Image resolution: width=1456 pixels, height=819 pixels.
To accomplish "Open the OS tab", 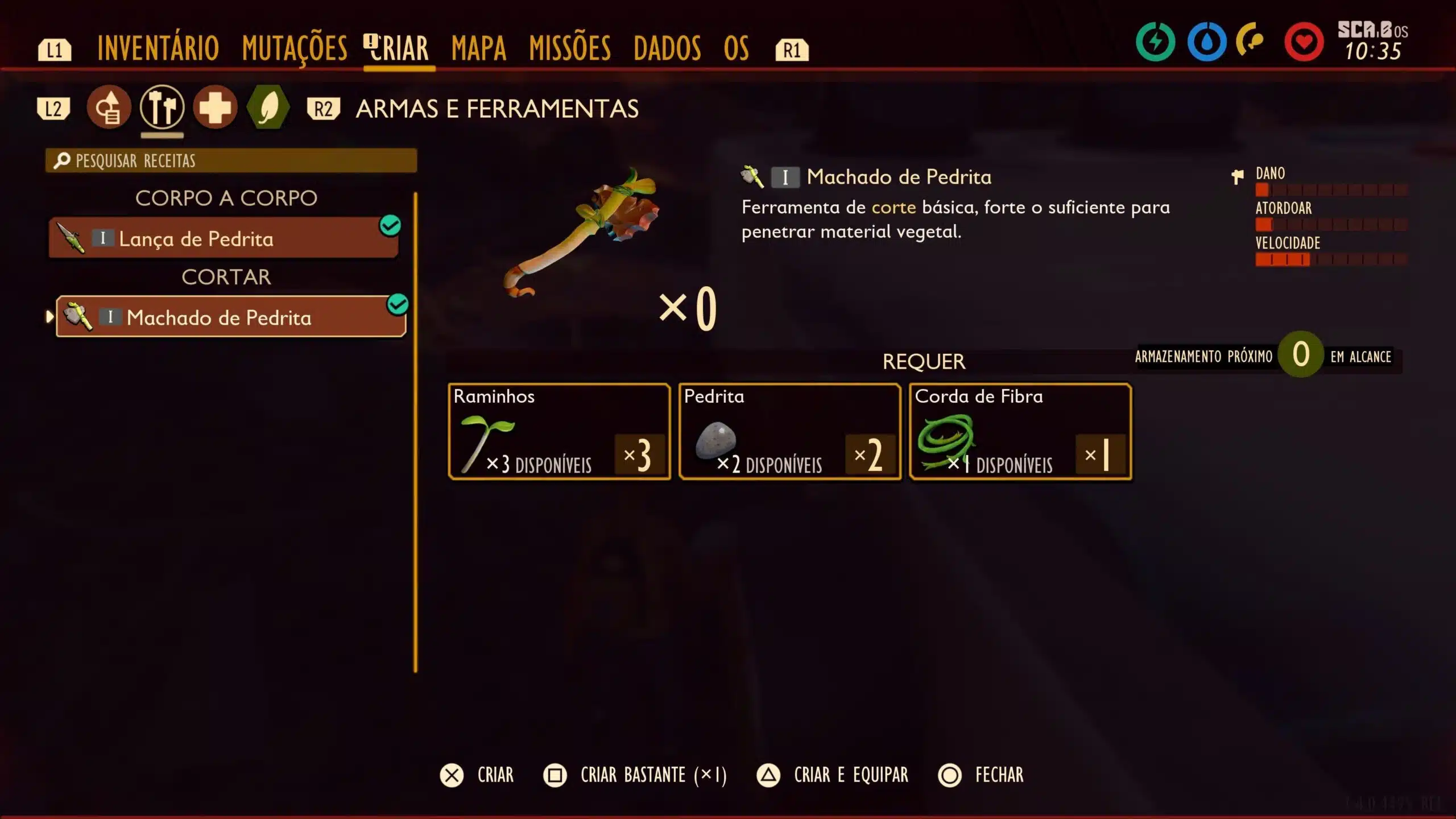I will pos(737,48).
